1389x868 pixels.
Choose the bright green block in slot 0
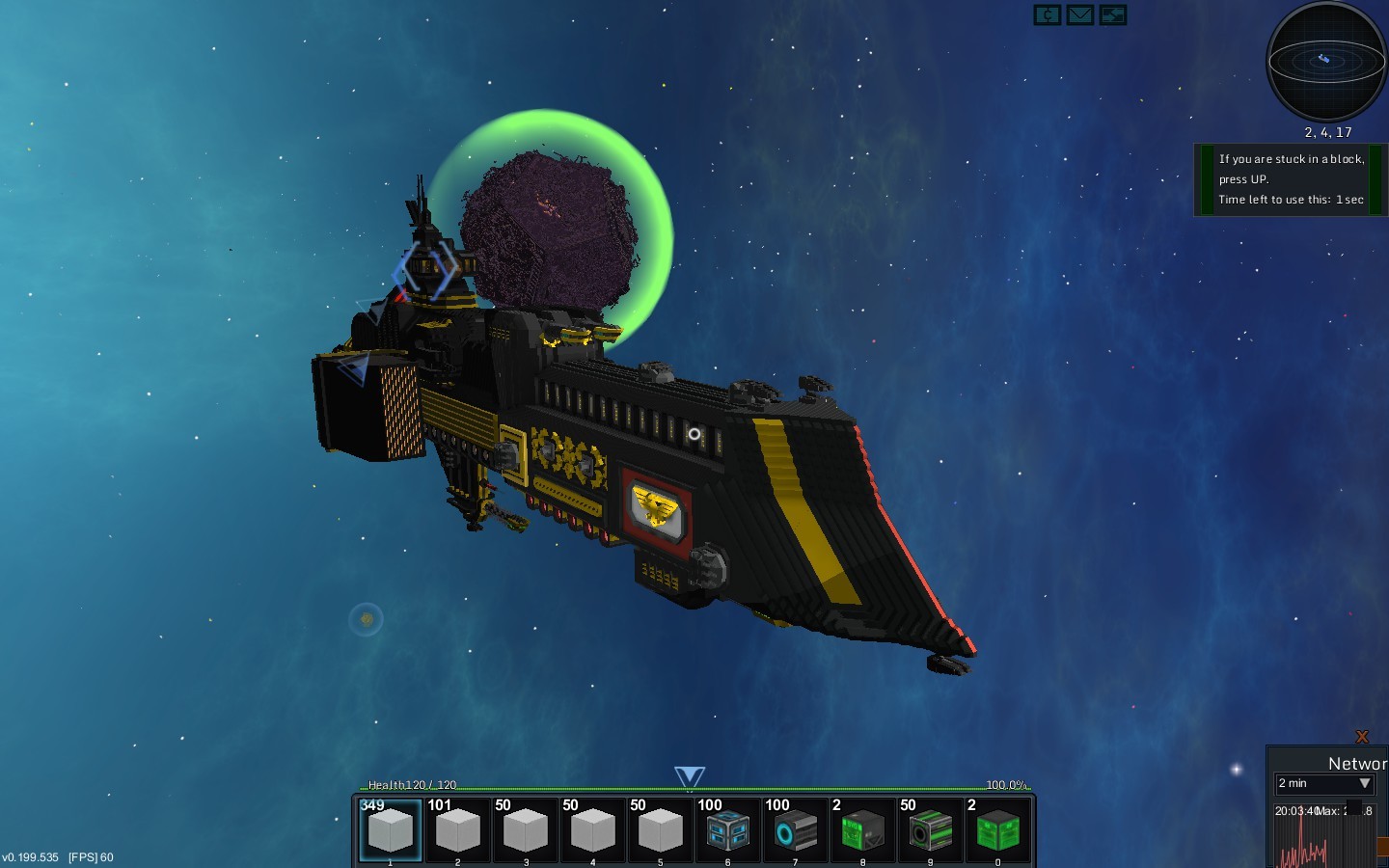point(998,829)
